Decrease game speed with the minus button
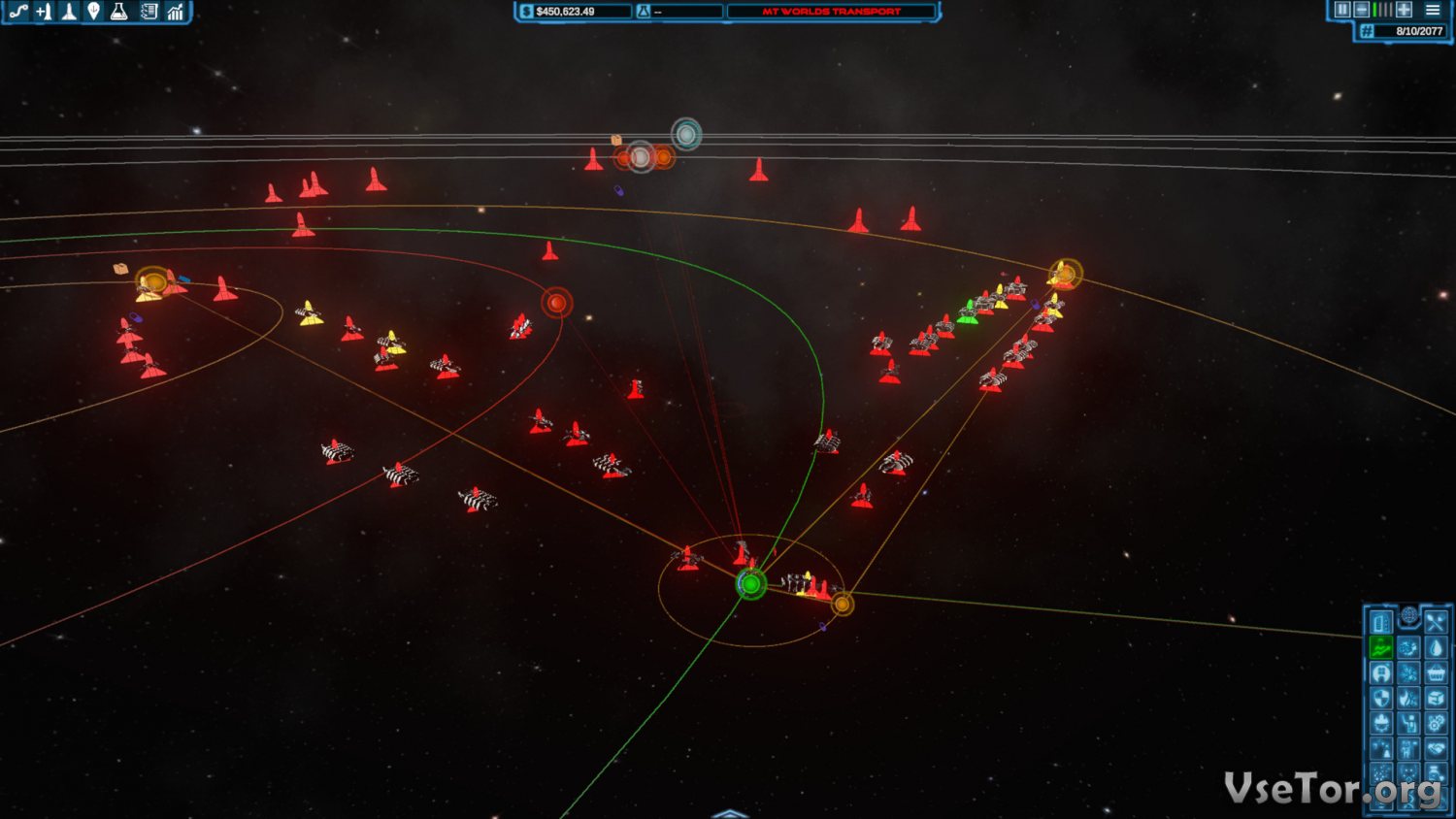This screenshot has width=1456, height=819. tap(1361, 10)
